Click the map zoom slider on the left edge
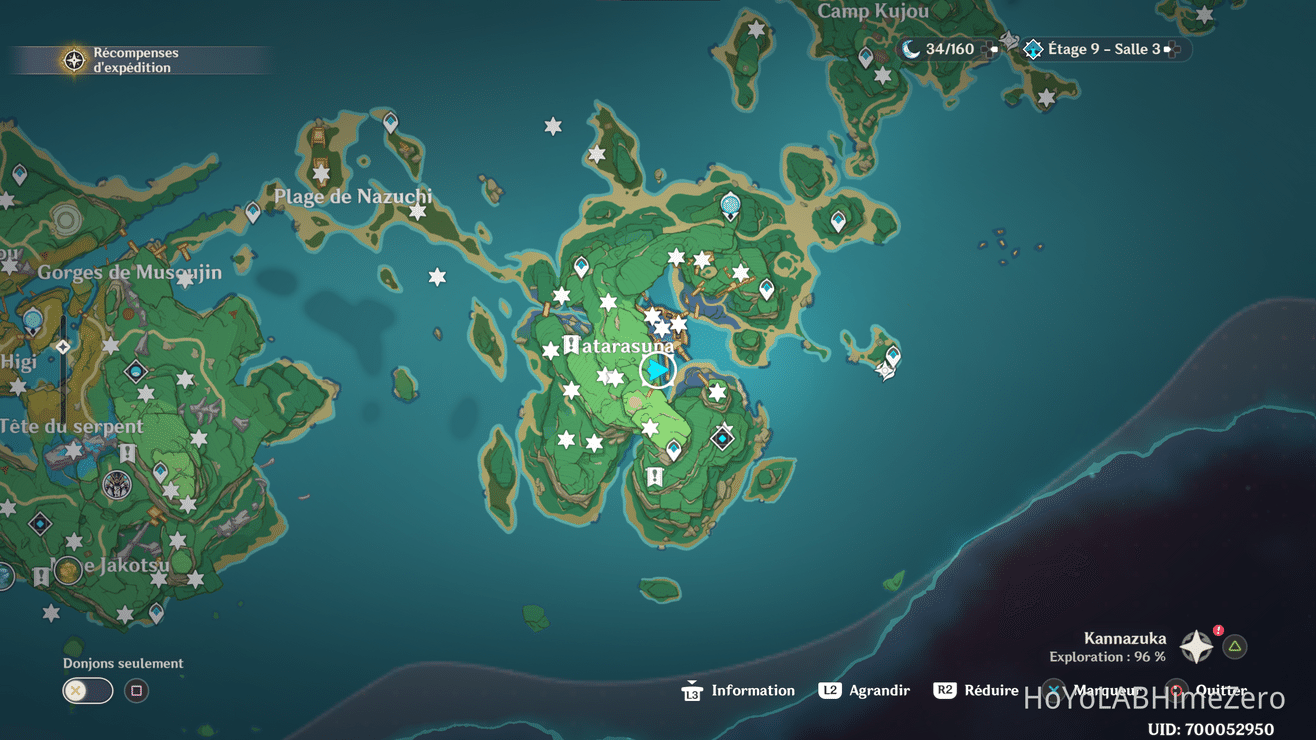Viewport: 1316px width, 740px height. point(62,345)
